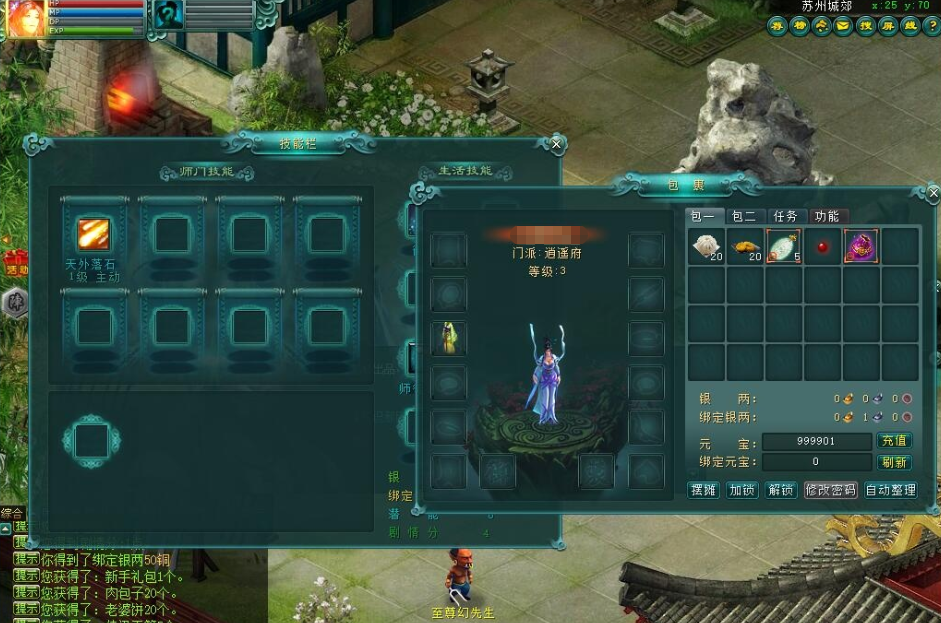Viewport: 941px width, 623px height.
Task: Open a stall with the 摆摊 button
Action: (704, 491)
